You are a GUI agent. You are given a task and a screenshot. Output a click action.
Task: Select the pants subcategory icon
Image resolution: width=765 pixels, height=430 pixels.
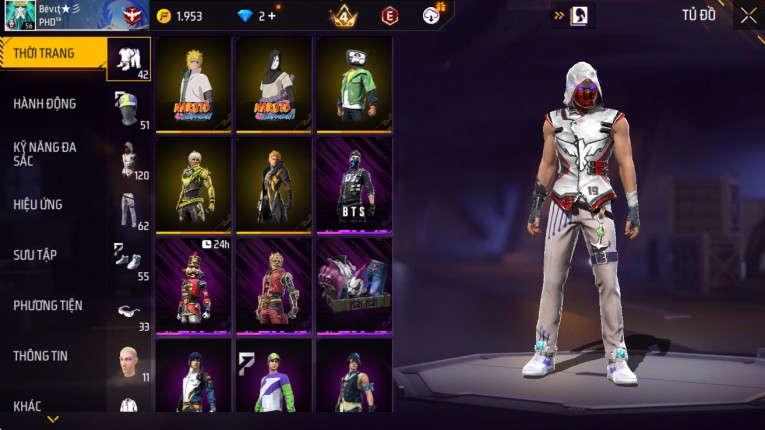129,208
